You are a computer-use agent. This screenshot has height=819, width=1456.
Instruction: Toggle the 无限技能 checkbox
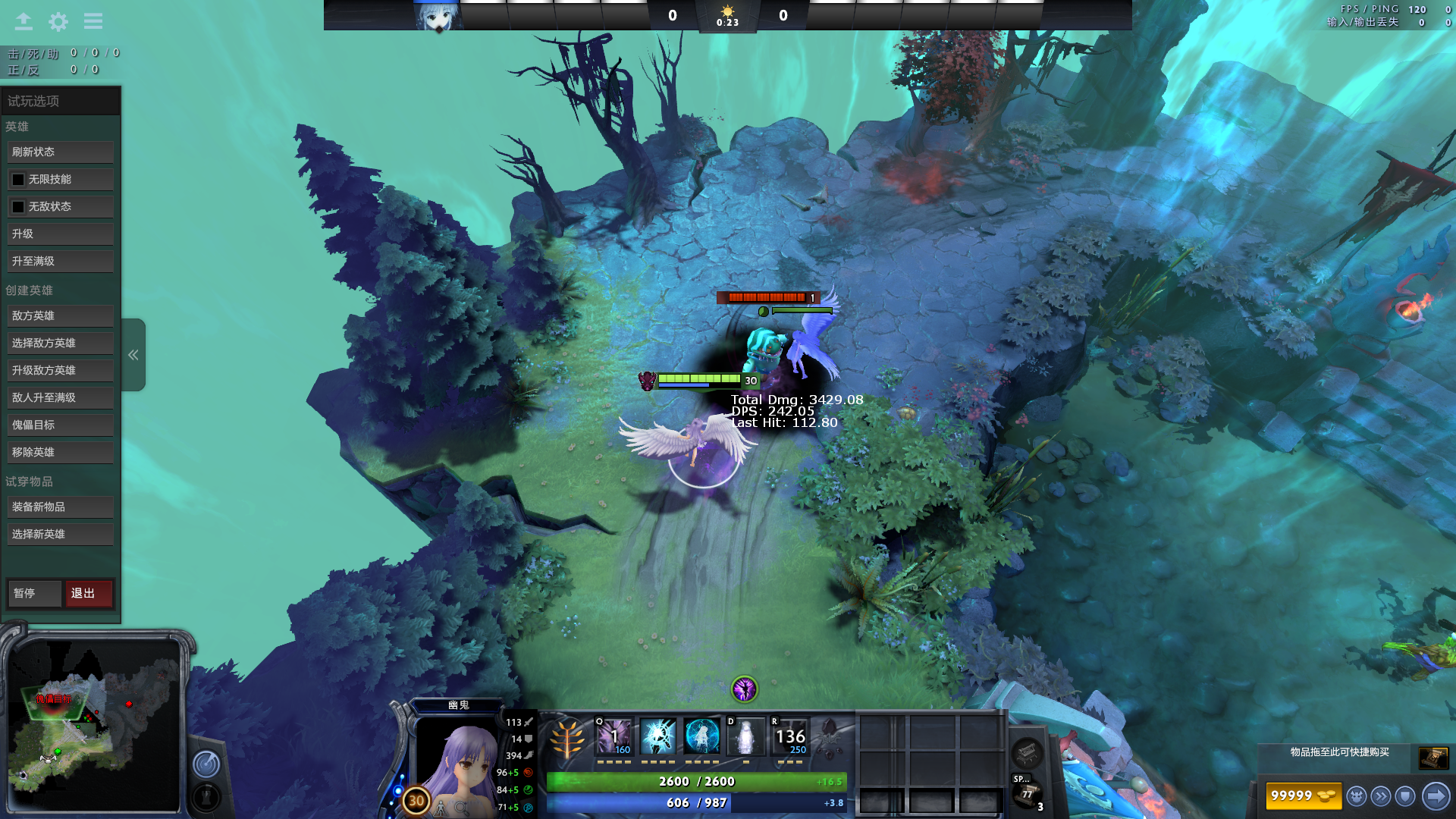[18, 180]
